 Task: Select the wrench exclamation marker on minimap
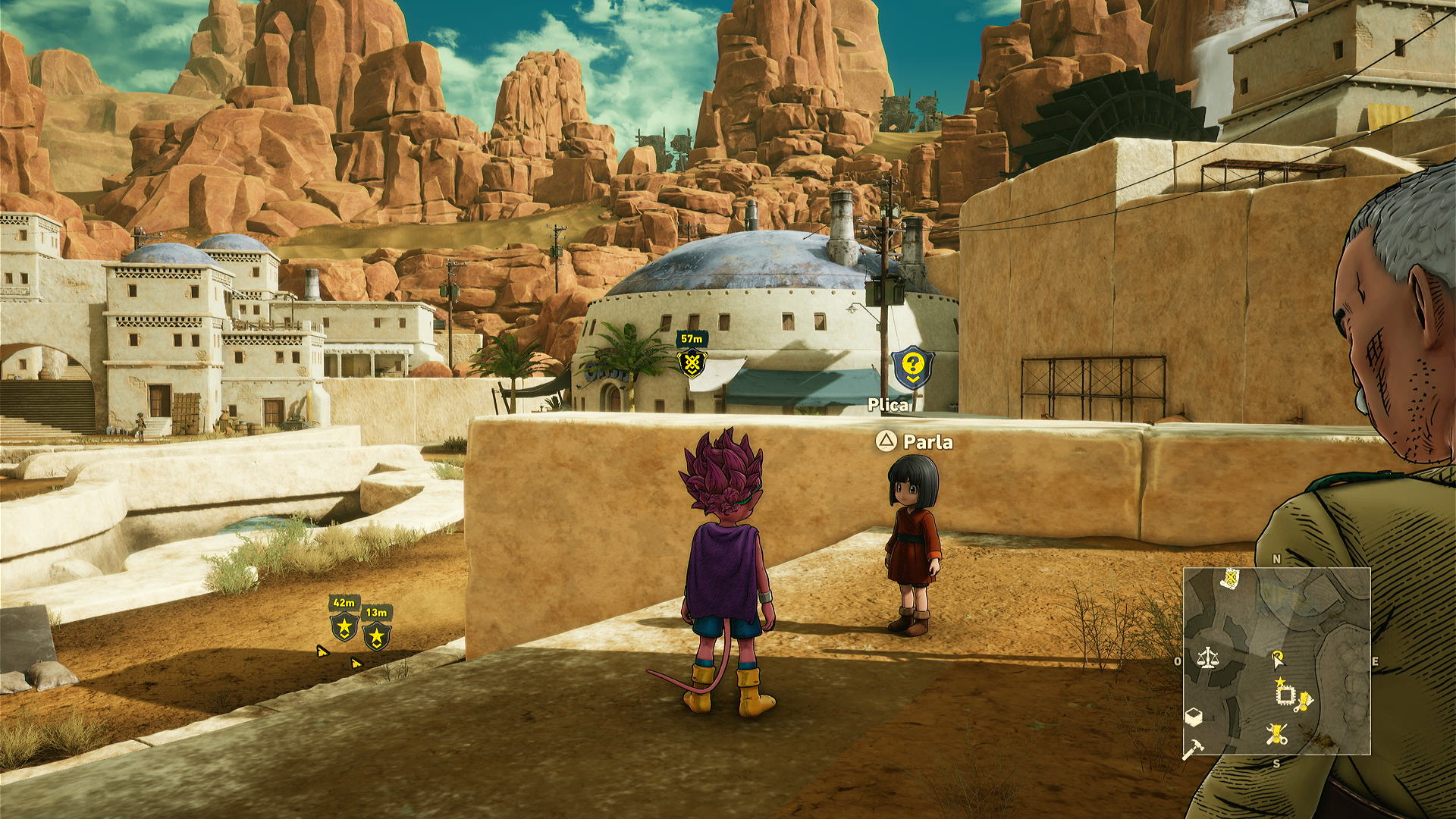pos(1304,701)
